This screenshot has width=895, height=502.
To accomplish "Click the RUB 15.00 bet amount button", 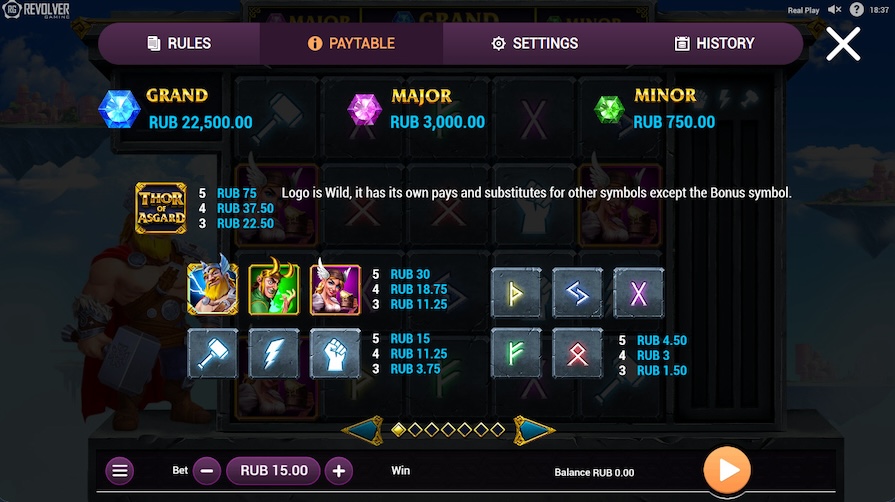I will pyautogui.click(x=273, y=471).
